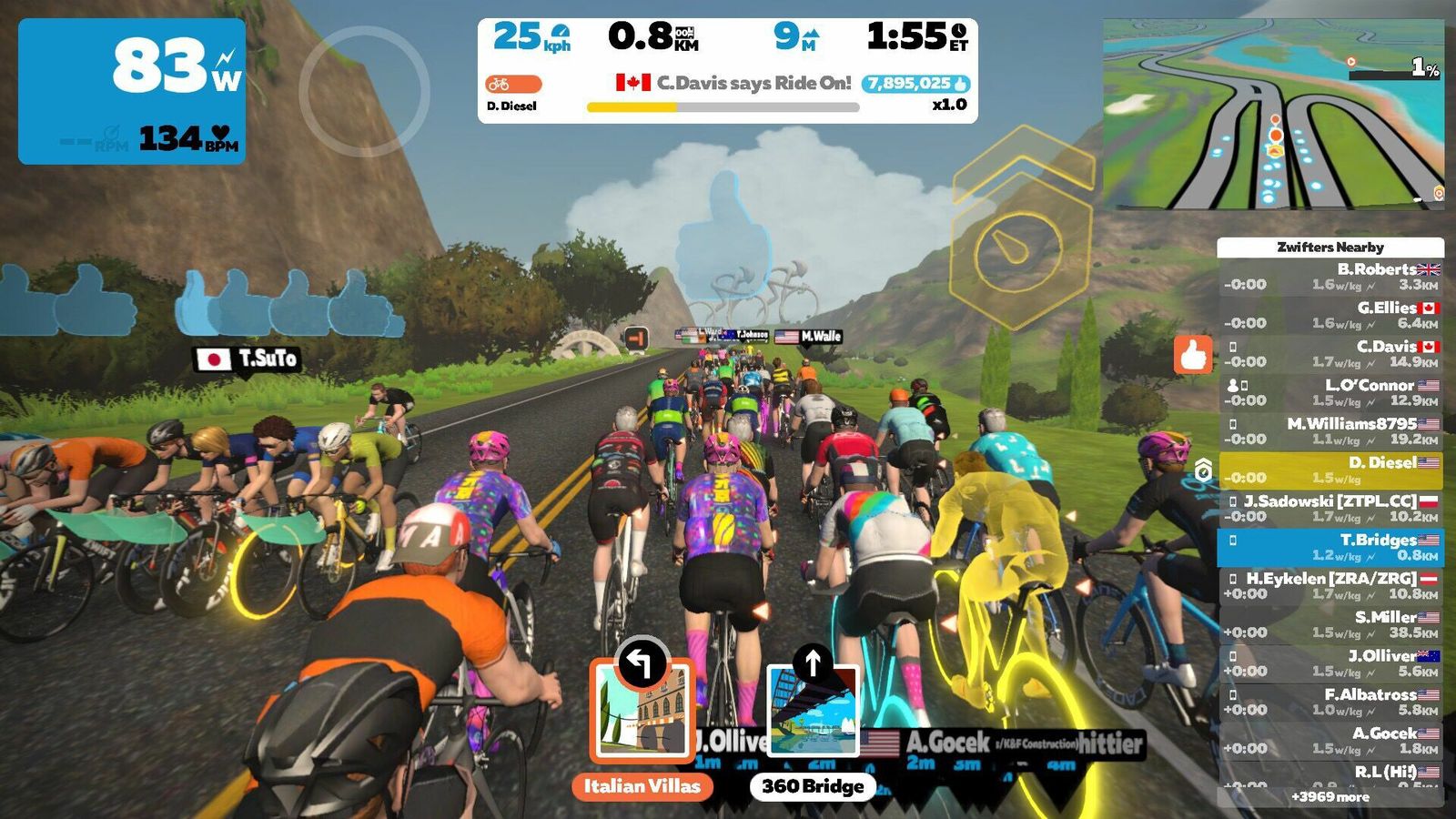Image resolution: width=1456 pixels, height=819 pixels.
Task: Choose H.Eykelen [ZRA/ZRG] from the list
Action: click(1330, 586)
